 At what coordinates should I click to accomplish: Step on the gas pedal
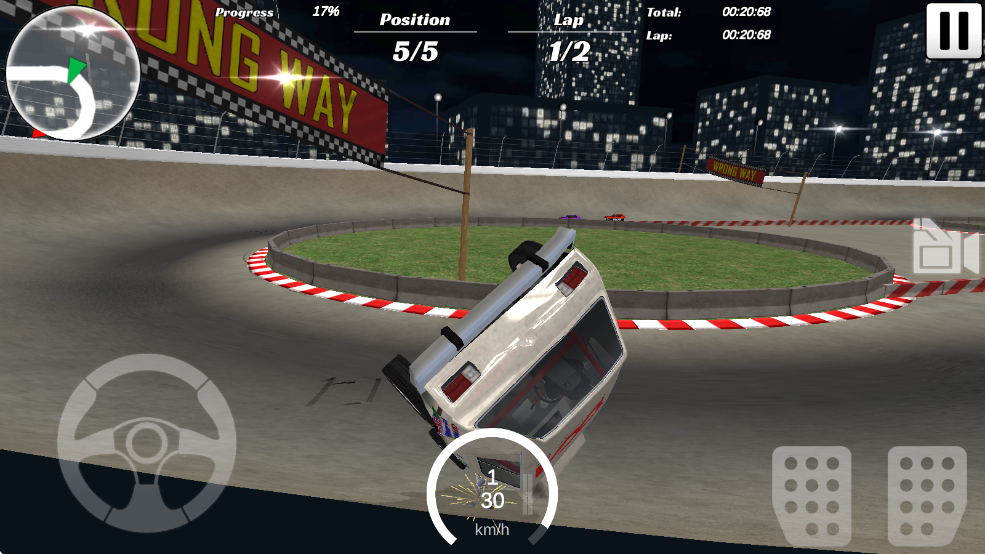coord(927,493)
